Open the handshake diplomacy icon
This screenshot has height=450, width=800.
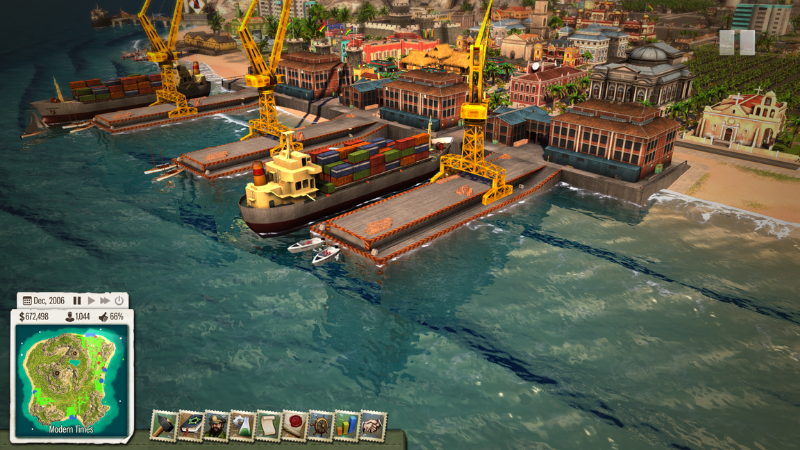(373, 426)
